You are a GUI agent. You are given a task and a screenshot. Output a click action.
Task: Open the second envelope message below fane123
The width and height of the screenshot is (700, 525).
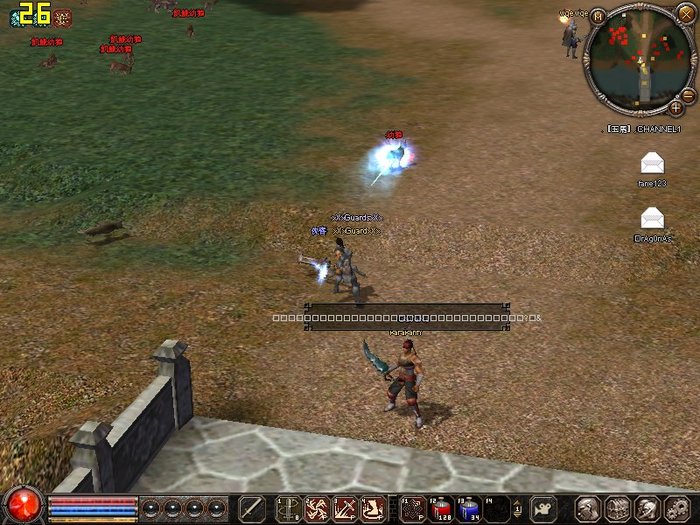coord(652,217)
